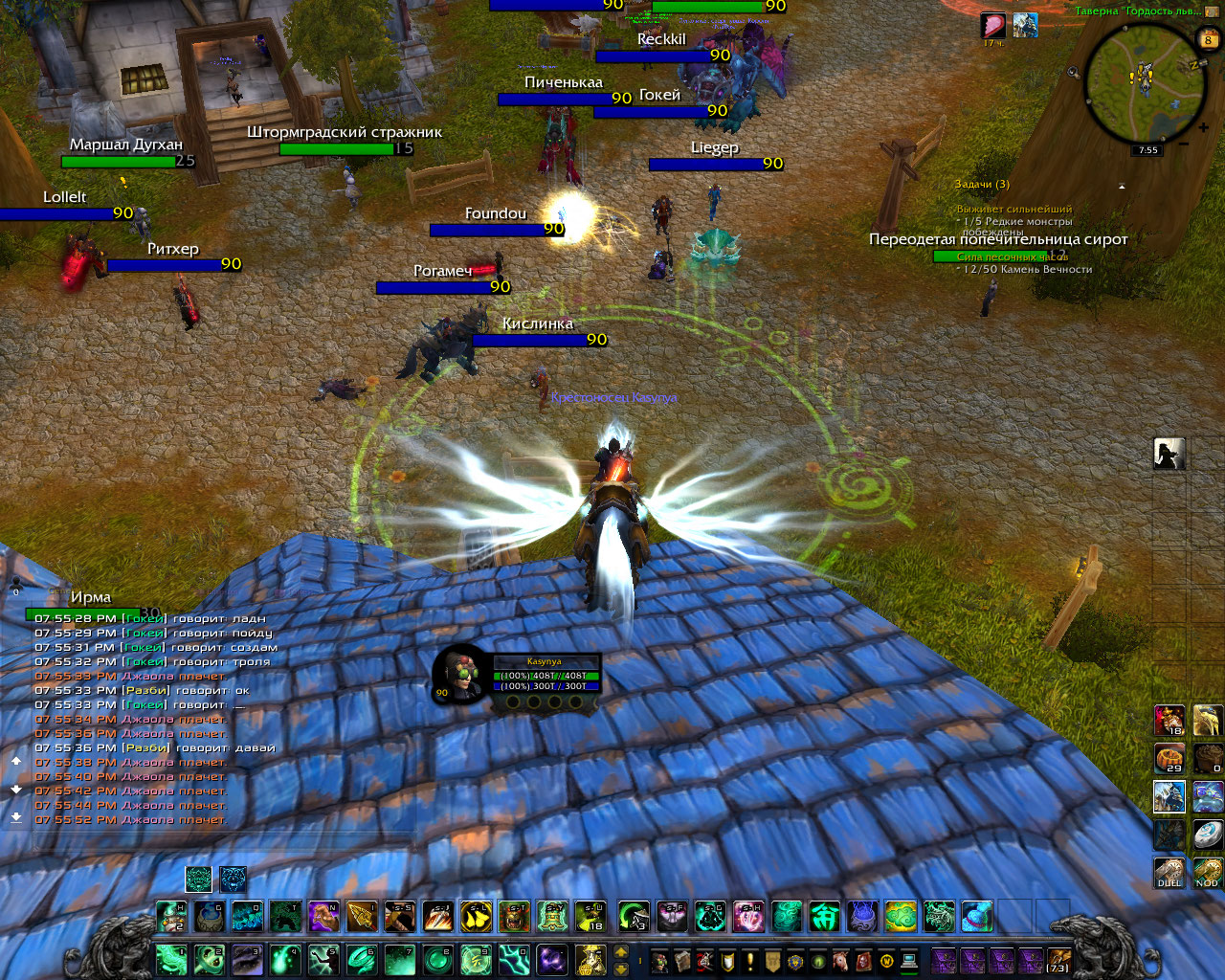This screenshot has width=1225, height=980.
Task: Click the minimap zoom-out minus button
Action: point(1184,144)
